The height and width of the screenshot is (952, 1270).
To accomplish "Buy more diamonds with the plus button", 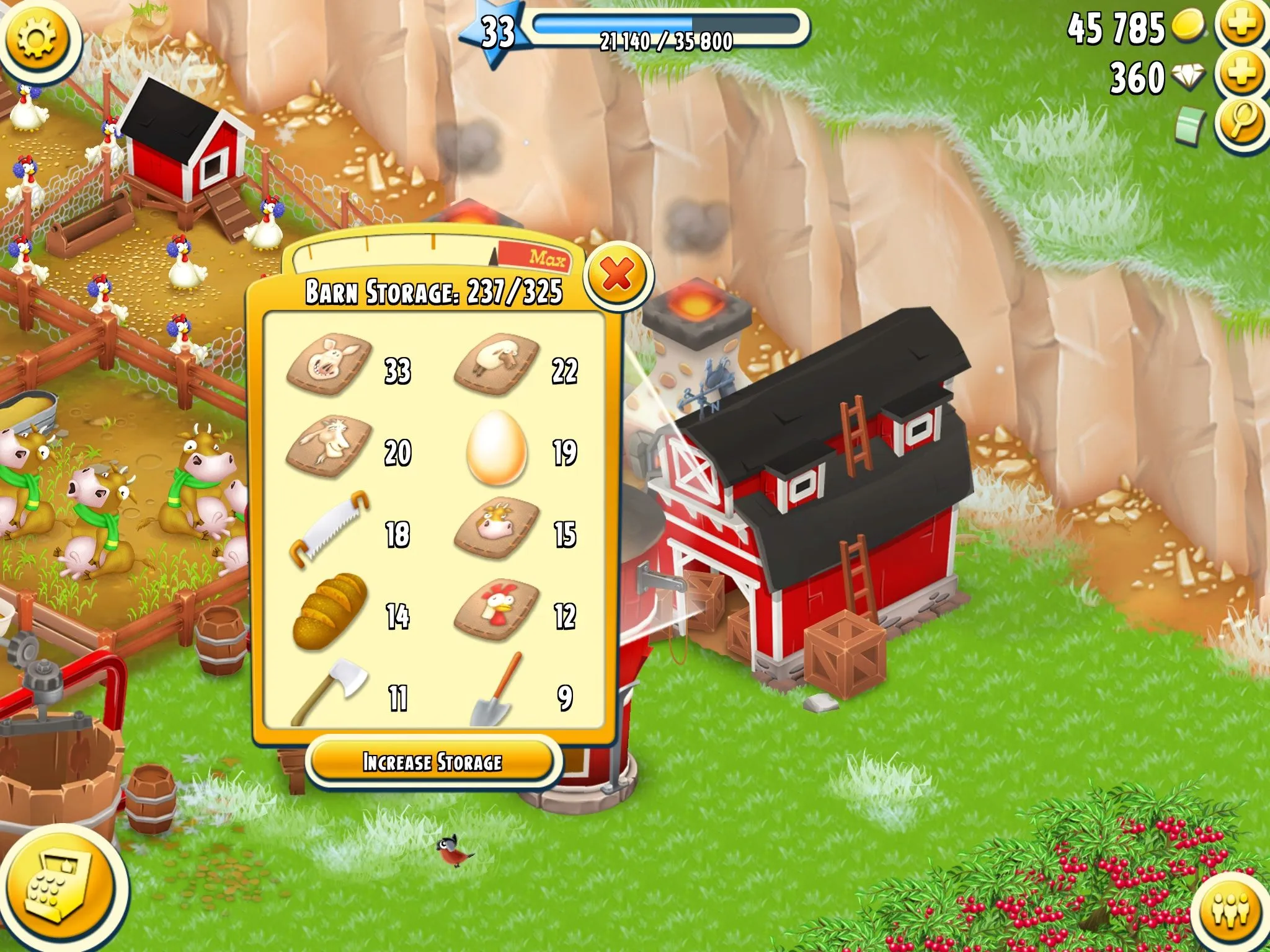I will point(1241,74).
